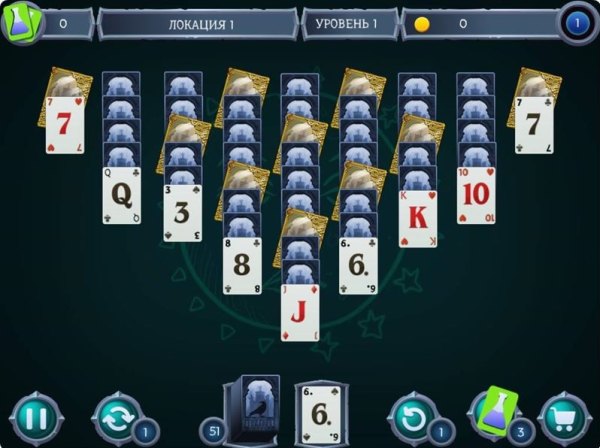
Task: Pick the red Jack card
Action: point(300,312)
